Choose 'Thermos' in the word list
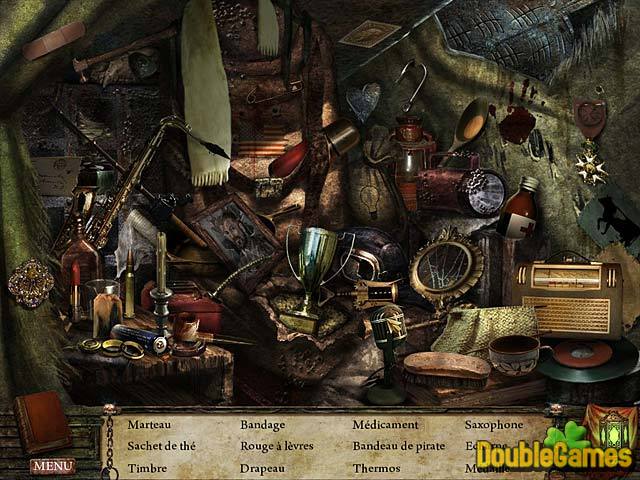 point(376,467)
